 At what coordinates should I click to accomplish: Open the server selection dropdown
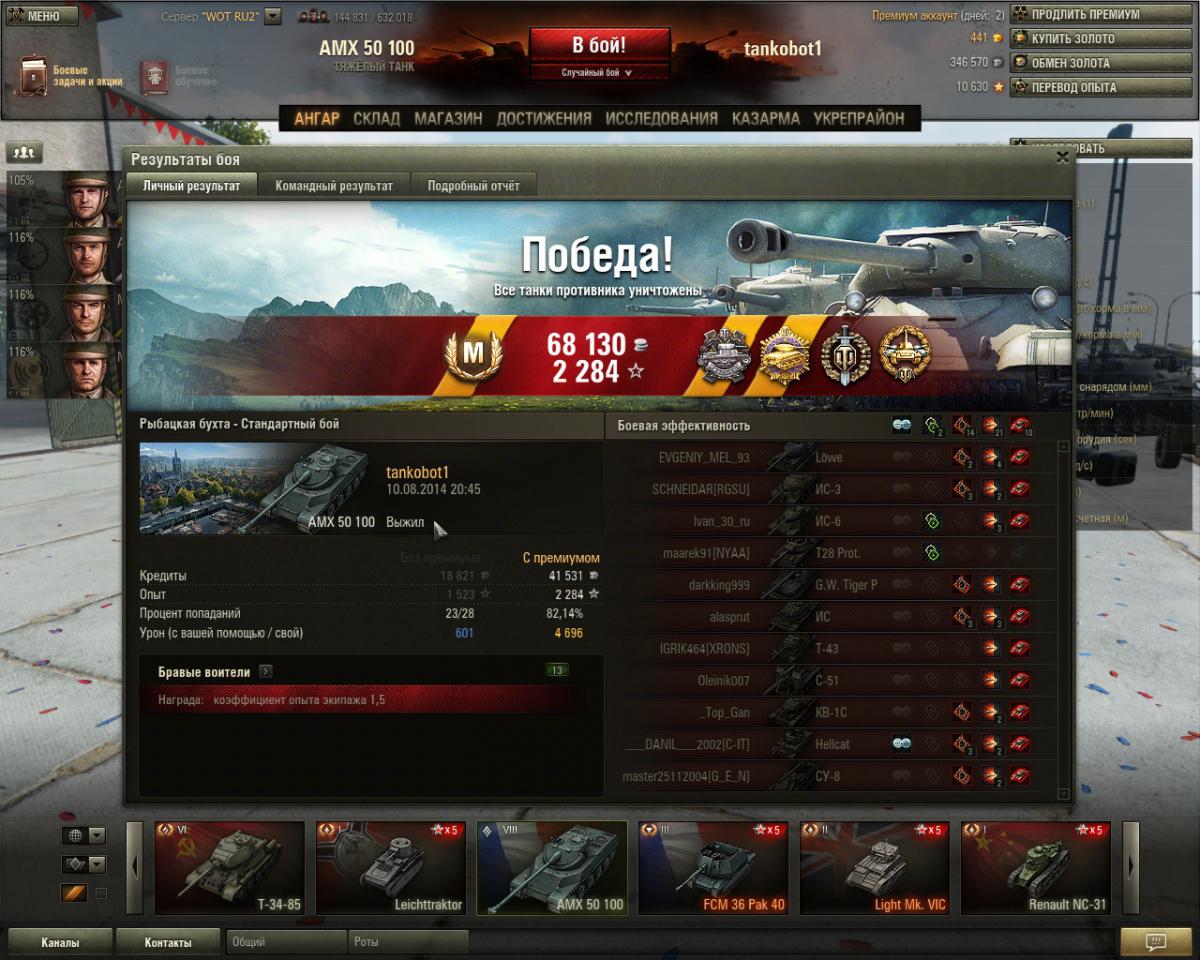pyautogui.click(x=273, y=17)
